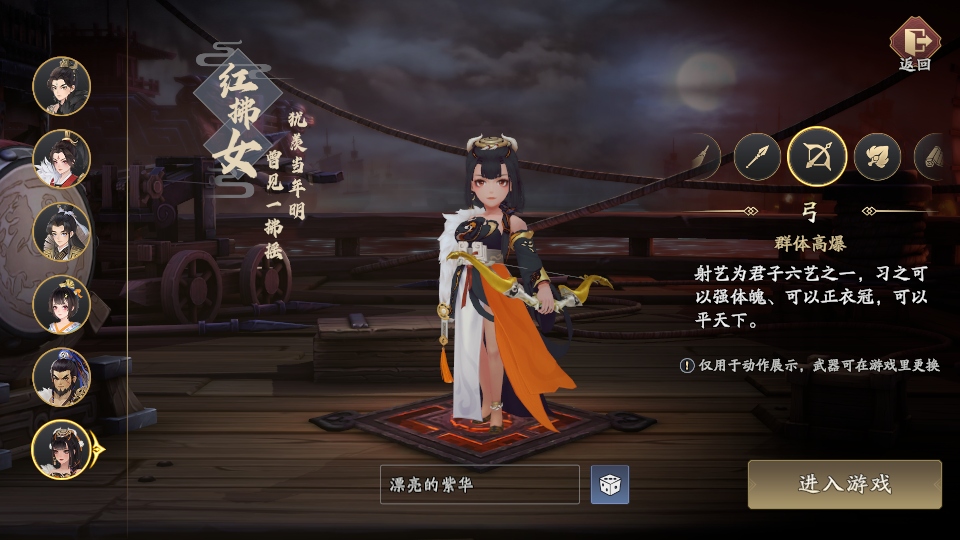This screenshot has width=960, height=540.
Task: Select the red-robed woman with white fur portrait
Action: tap(61, 159)
